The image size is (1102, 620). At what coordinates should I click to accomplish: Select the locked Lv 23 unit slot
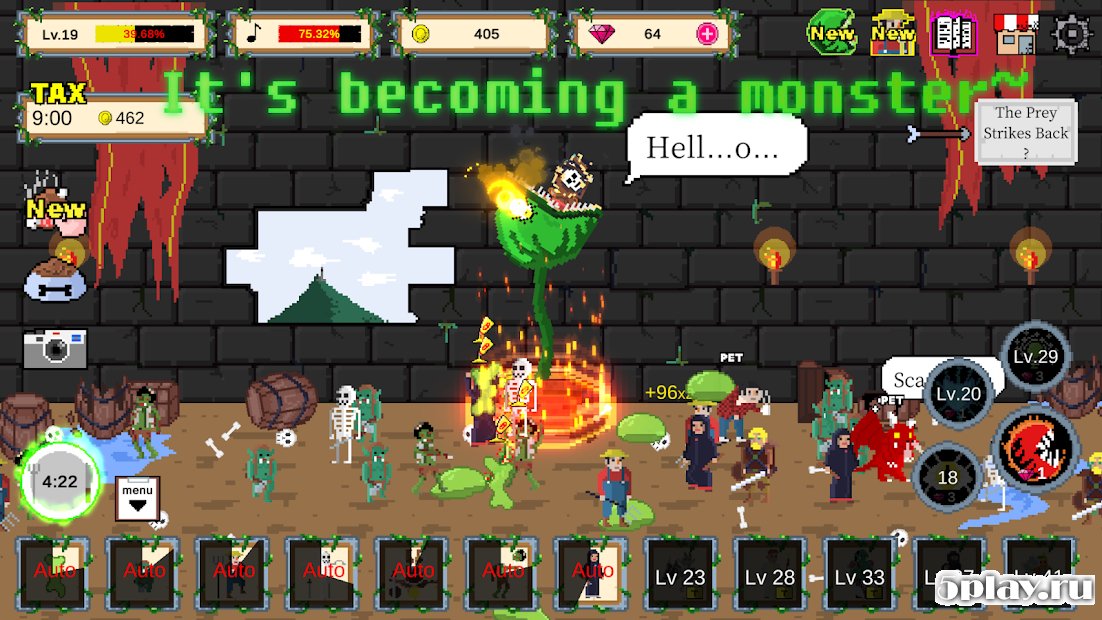pyautogui.click(x=680, y=576)
